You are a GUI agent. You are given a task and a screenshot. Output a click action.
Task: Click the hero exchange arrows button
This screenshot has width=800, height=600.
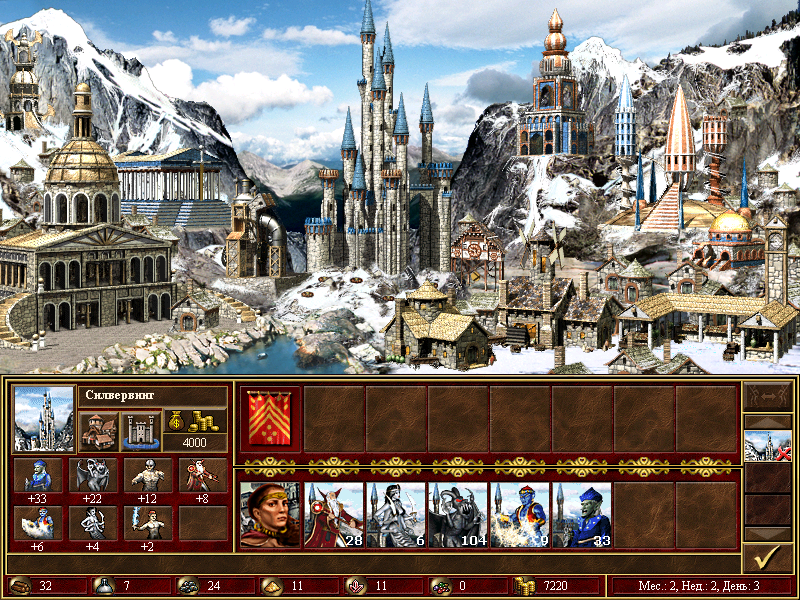(767, 399)
